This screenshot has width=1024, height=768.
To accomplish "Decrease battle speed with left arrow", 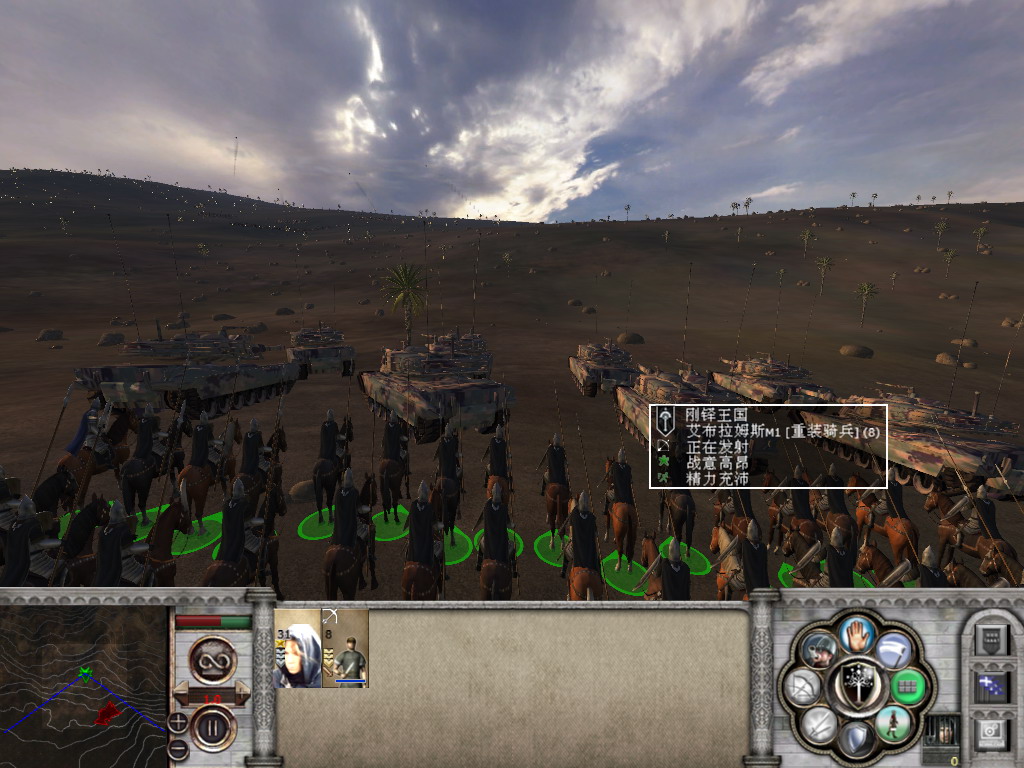I will pos(183,693).
